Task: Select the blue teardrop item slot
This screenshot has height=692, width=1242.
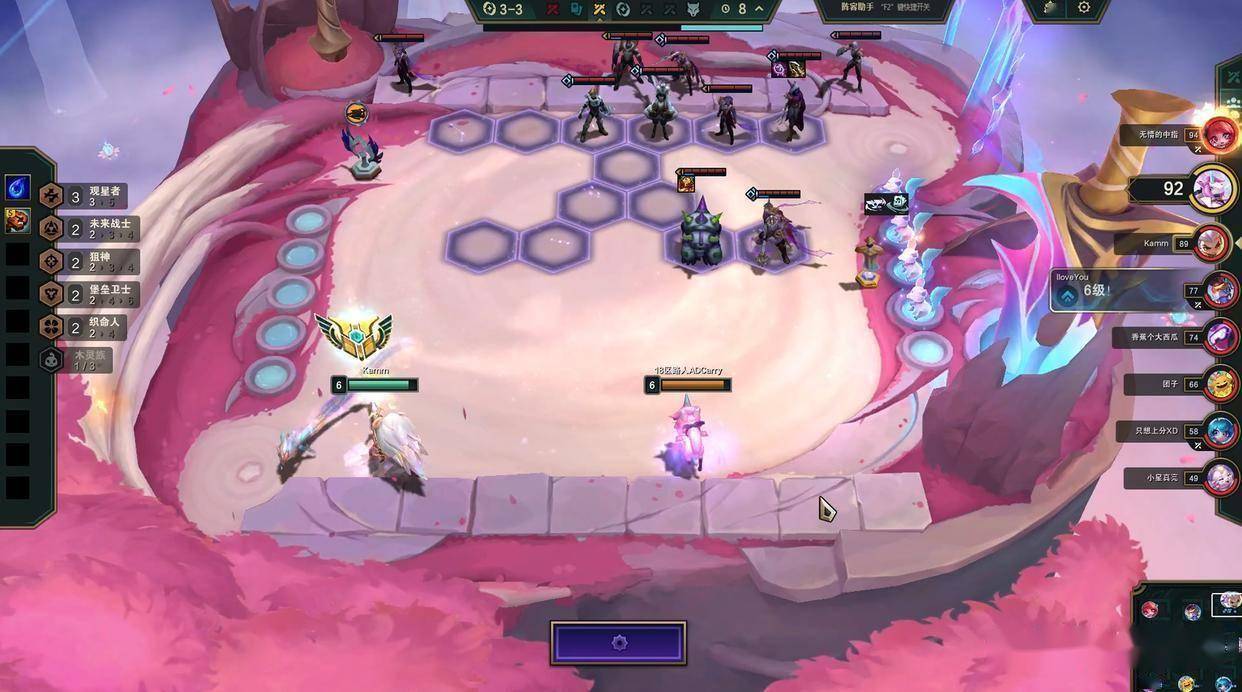Action: [x=17, y=188]
